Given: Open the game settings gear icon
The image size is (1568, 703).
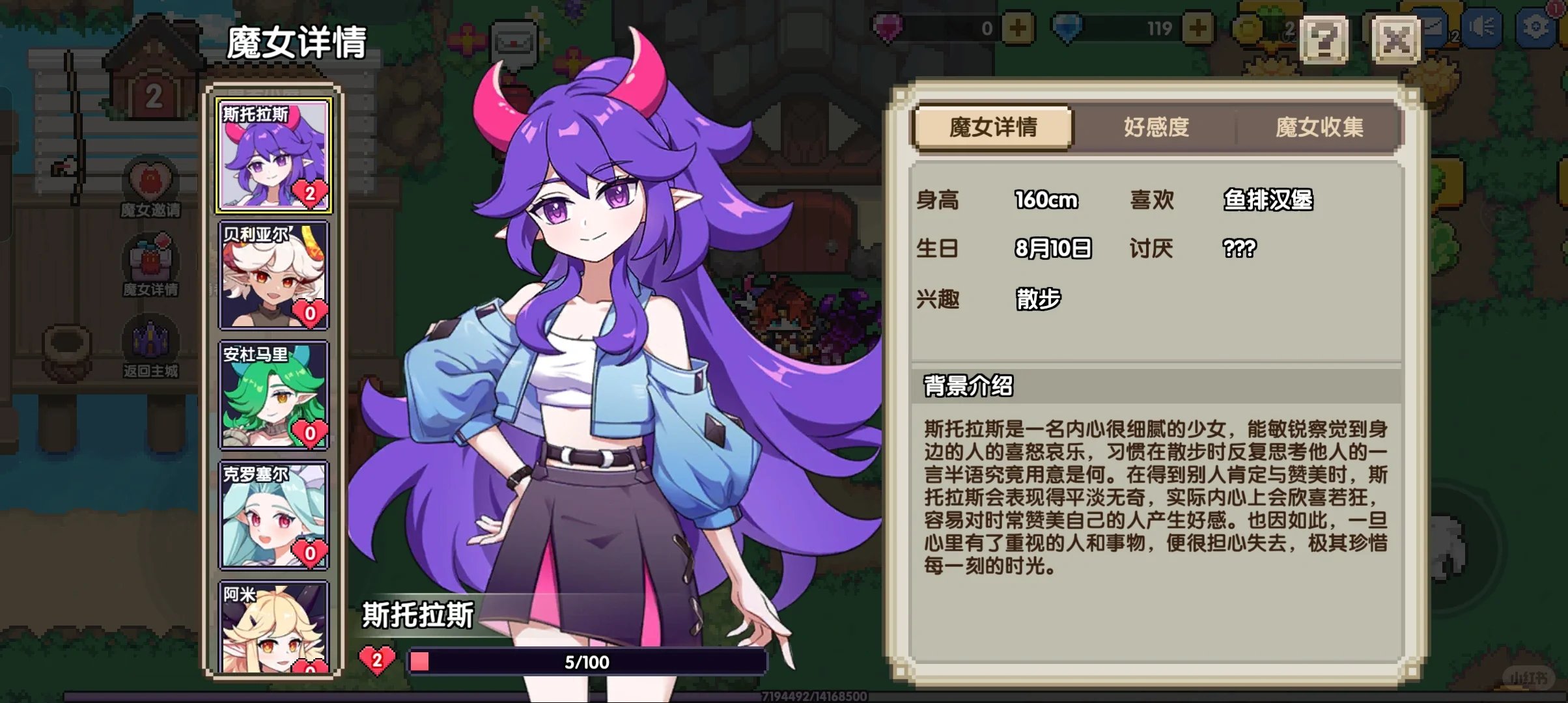Looking at the screenshot, I should pyautogui.click(x=1537, y=27).
